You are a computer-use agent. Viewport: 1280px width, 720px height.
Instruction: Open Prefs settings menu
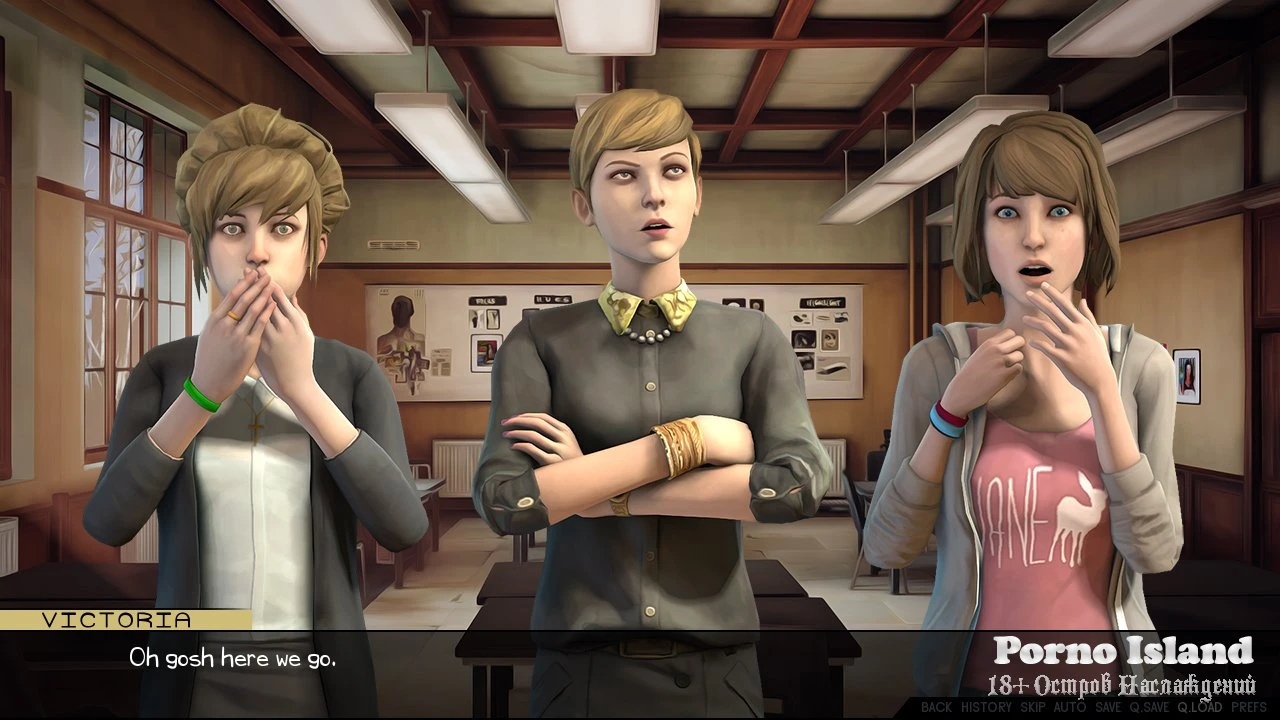[x=1247, y=707]
